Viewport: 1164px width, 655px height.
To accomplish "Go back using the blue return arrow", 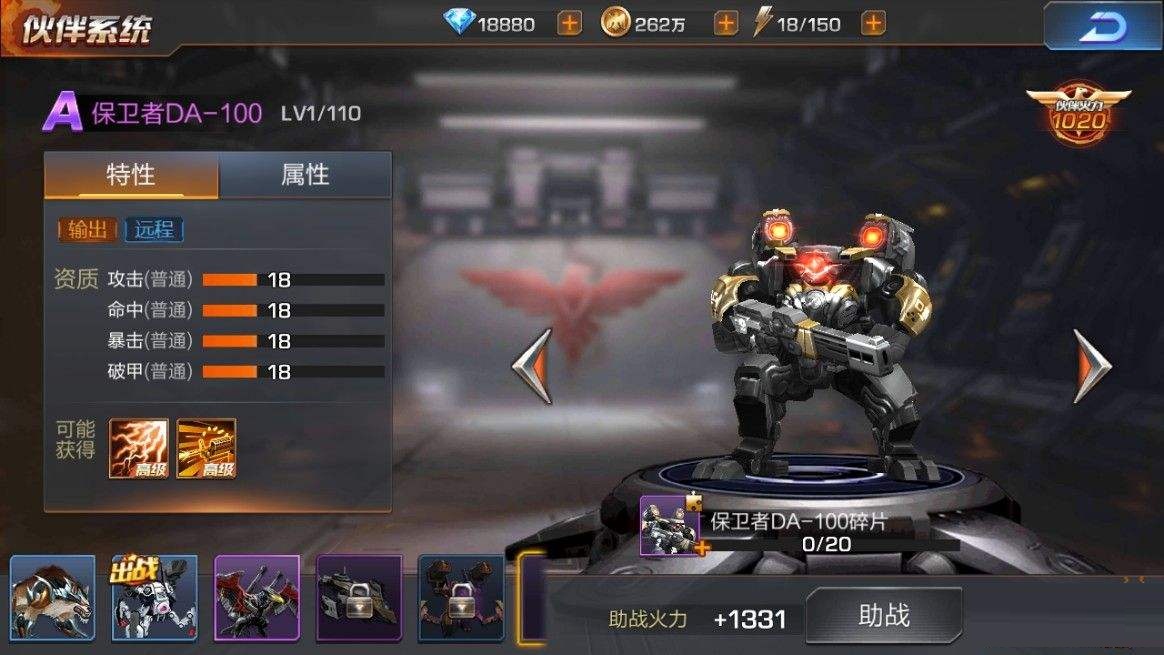I will pos(1101,26).
